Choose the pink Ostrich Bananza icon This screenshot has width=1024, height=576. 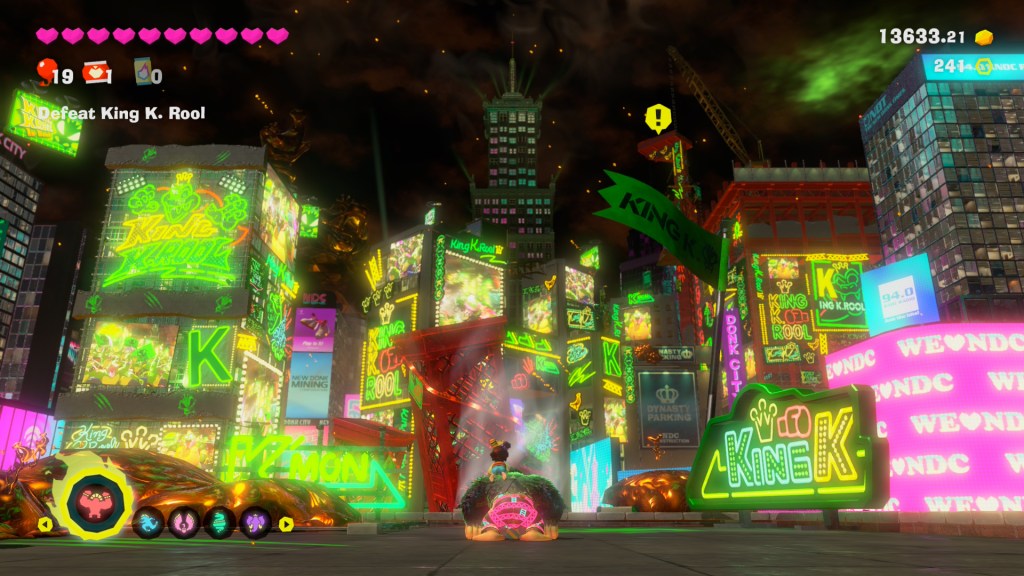tap(184, 523)
